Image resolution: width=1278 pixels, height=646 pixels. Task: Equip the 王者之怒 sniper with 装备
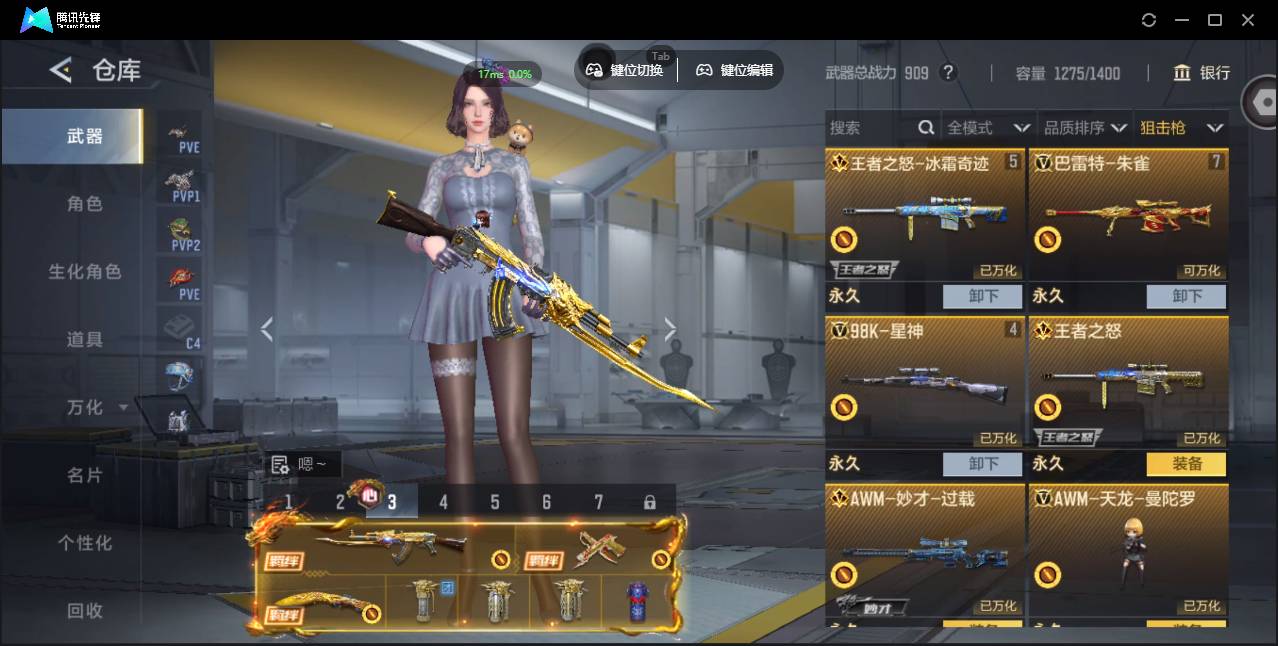point(1186,464)
